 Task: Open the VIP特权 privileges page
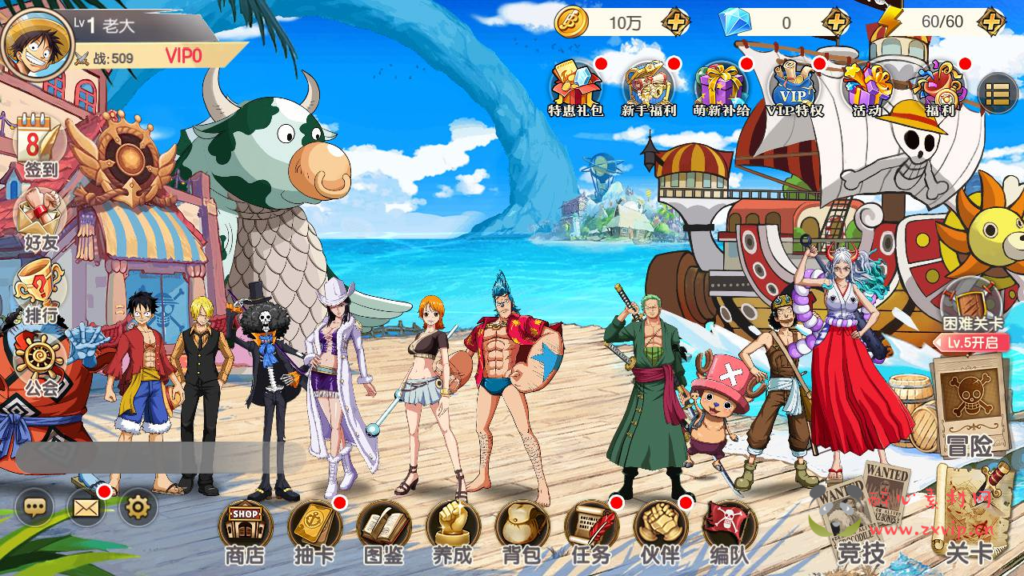point(795,88)
